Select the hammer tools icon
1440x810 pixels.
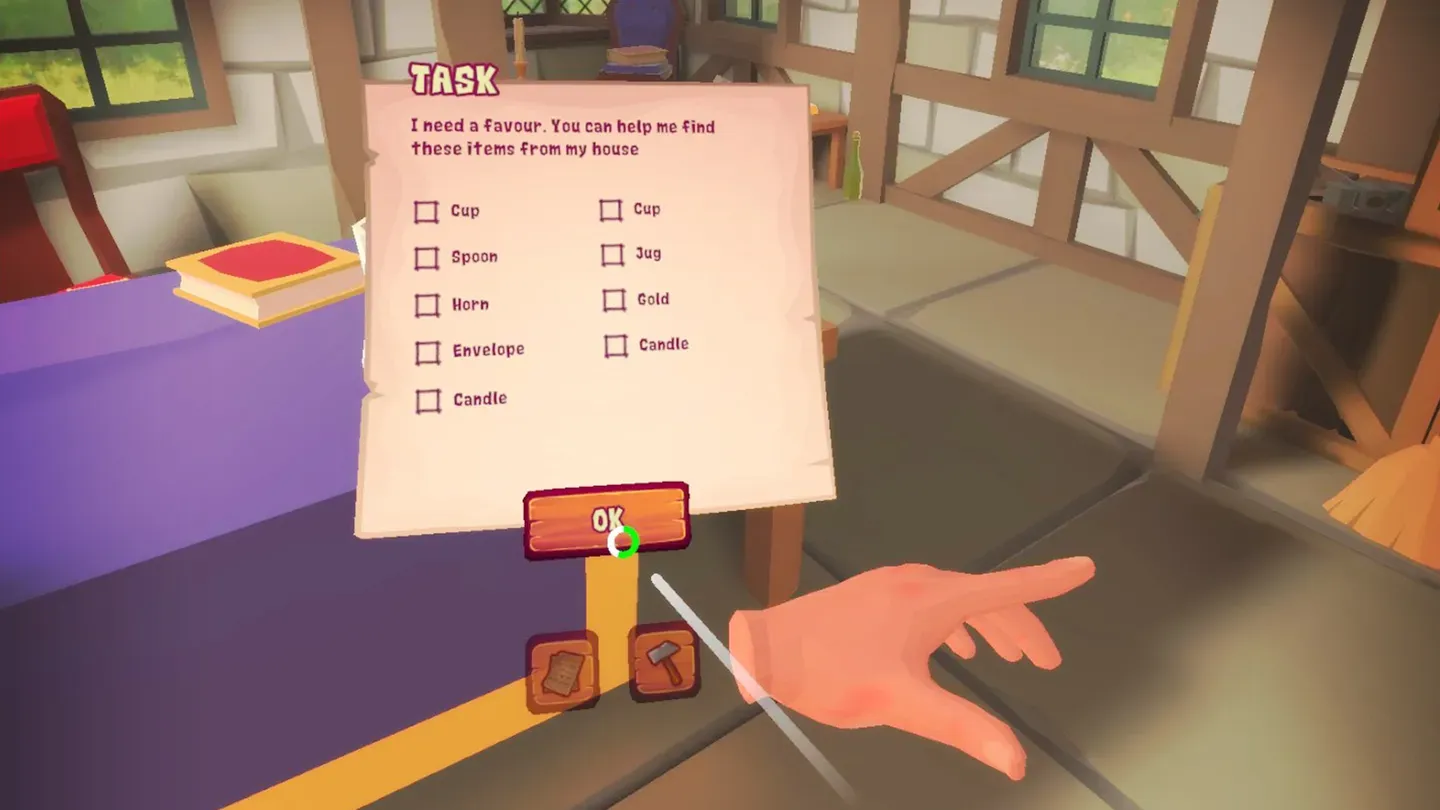click(662, 662)
